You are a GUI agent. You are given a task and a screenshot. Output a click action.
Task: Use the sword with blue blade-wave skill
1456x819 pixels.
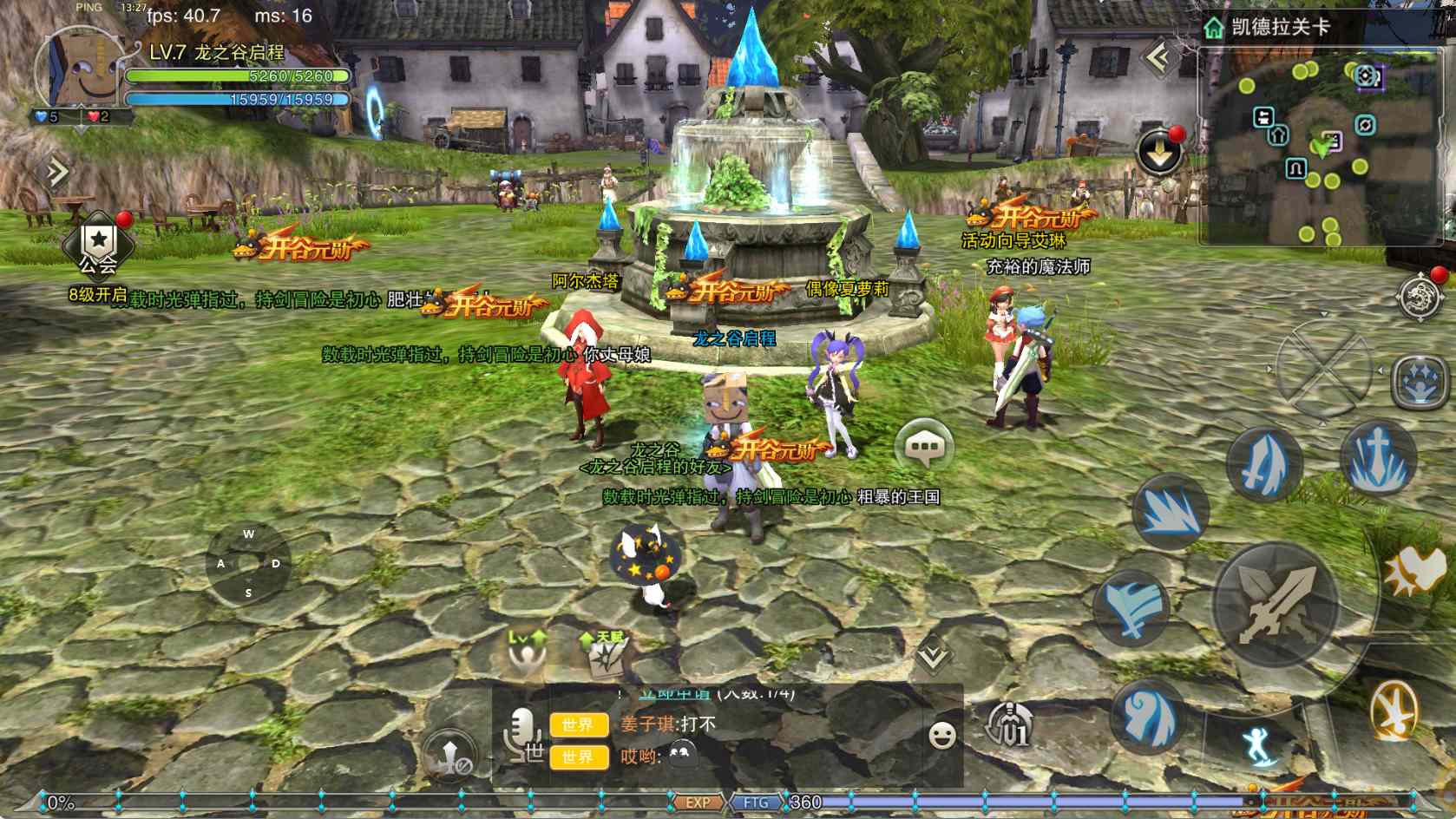[x=1263, y=464]
